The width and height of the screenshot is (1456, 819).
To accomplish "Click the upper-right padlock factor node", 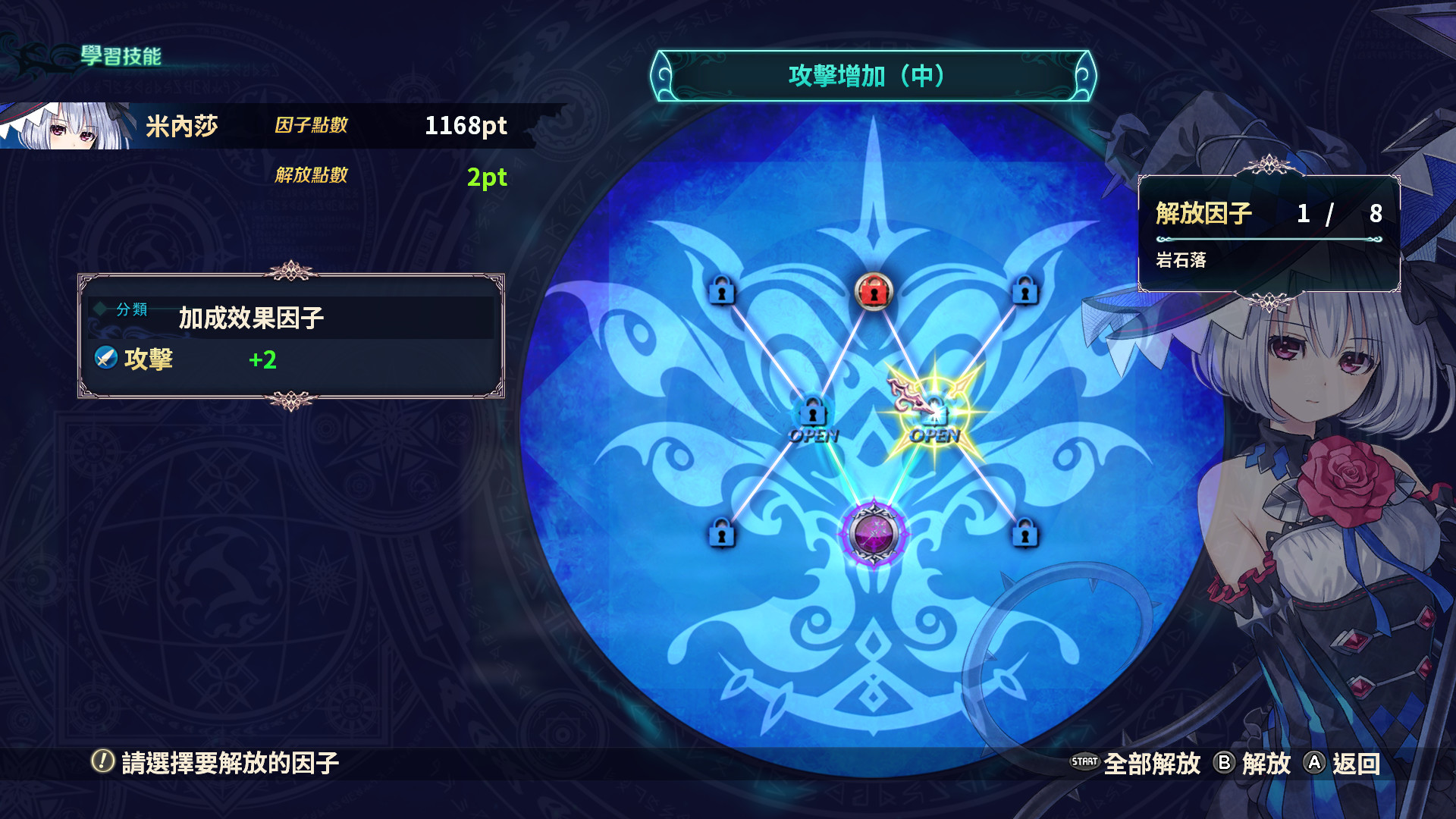I will click(x=1024, y=293).
